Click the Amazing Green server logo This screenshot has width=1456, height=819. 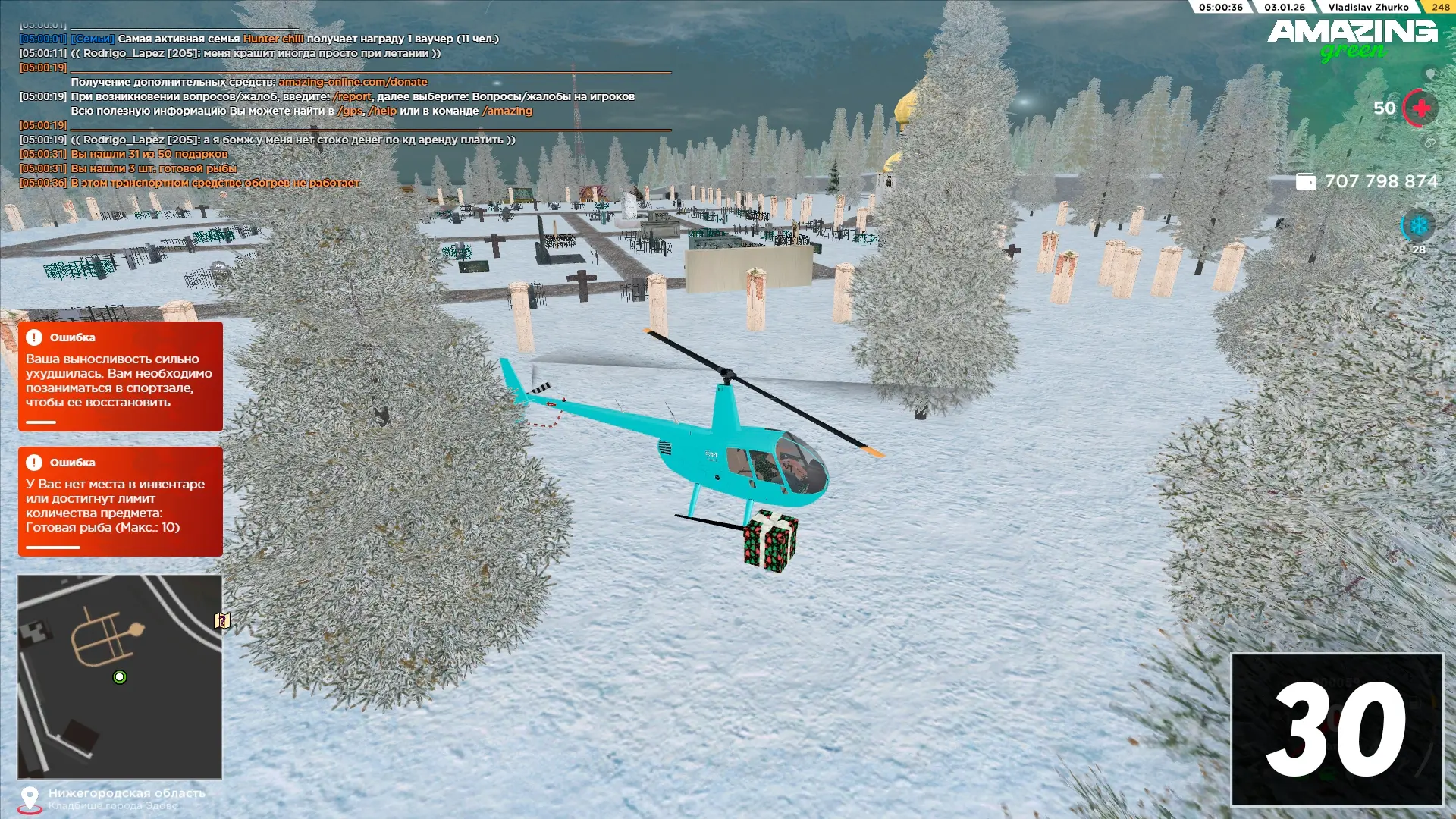click(1353, 38)
